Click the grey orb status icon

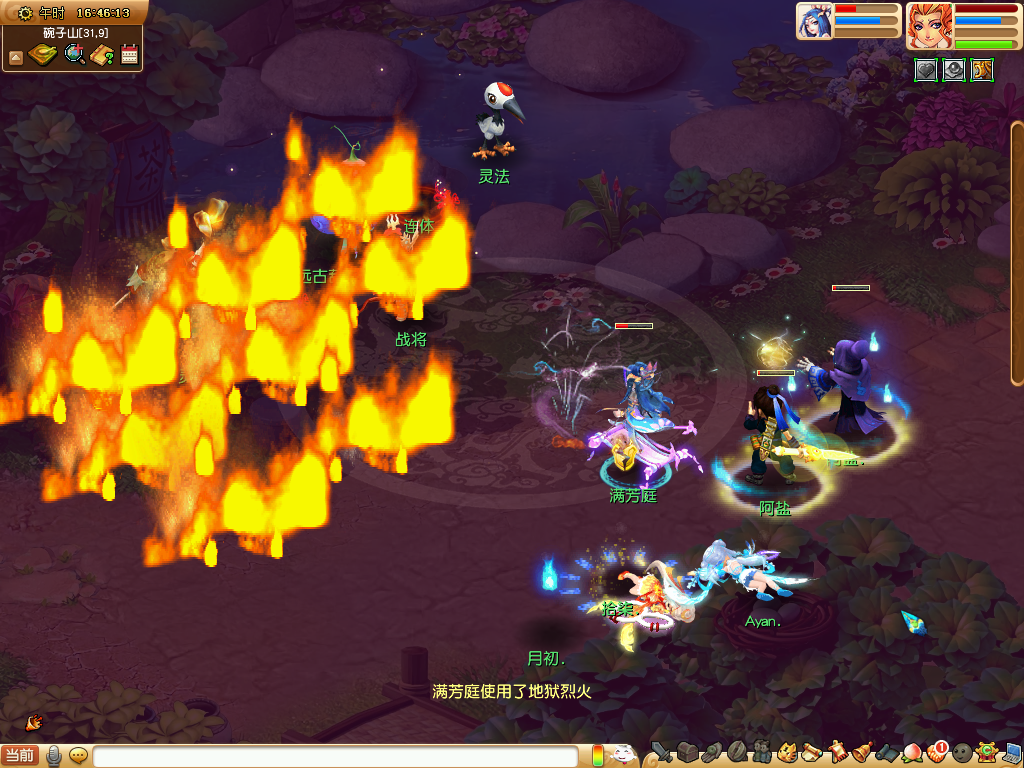click(x=954, y=70)
